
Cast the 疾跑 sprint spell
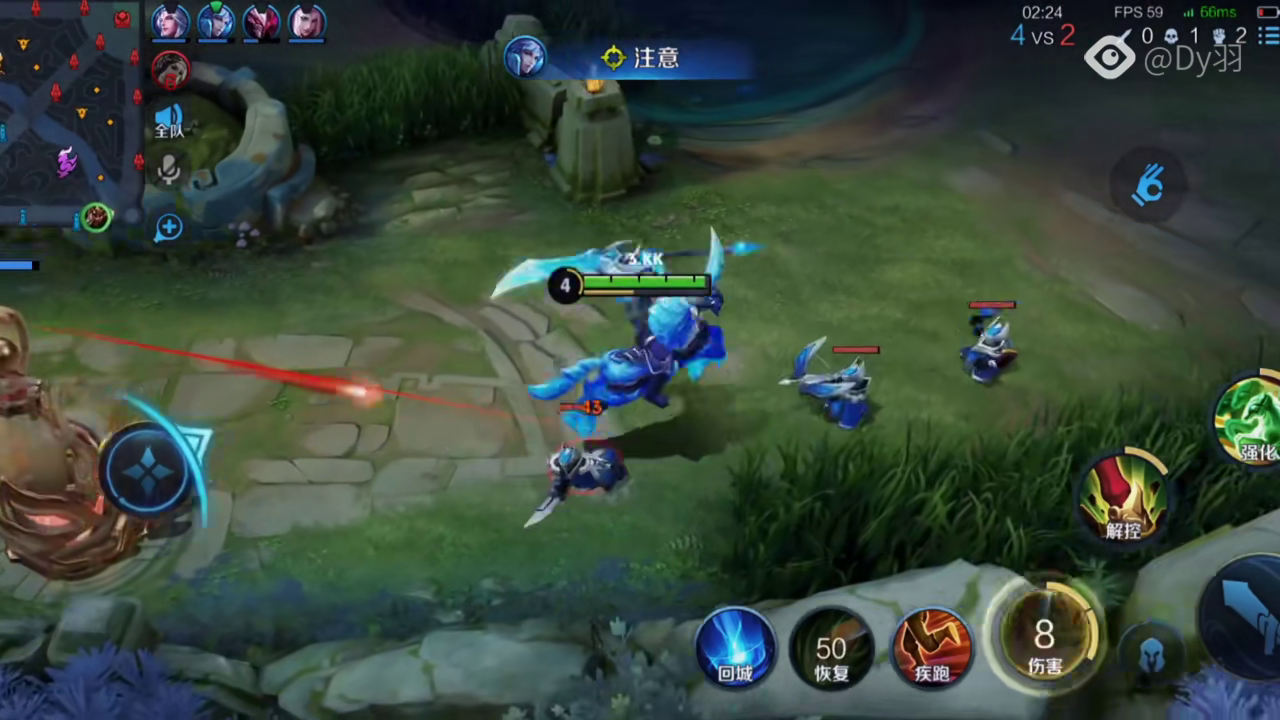932,646
